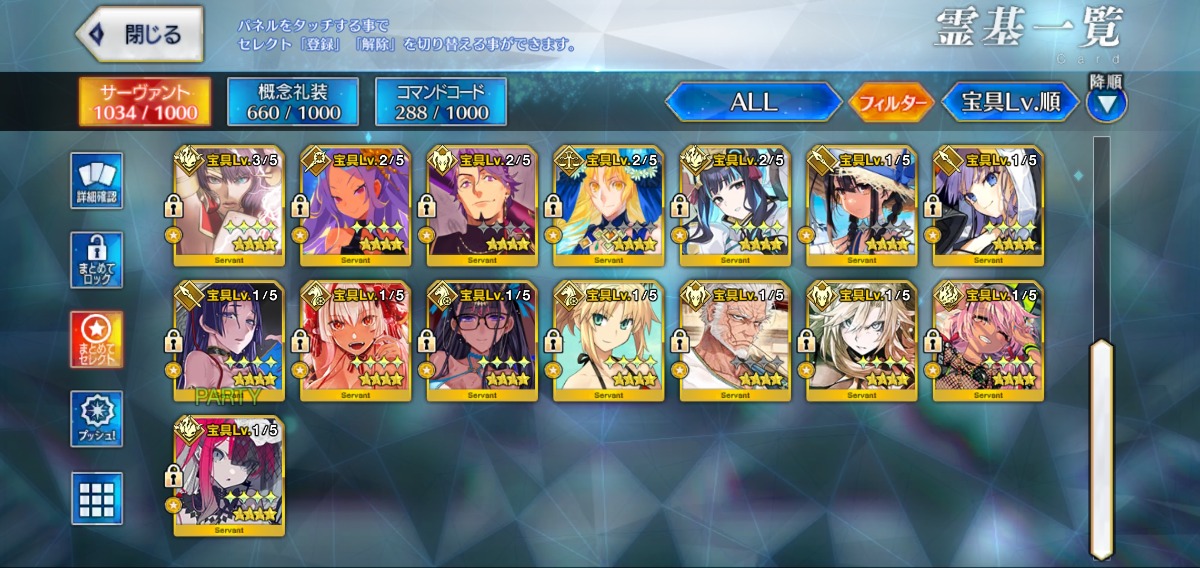
Task: Change the grid layout view
Action: tap(97, 498)
